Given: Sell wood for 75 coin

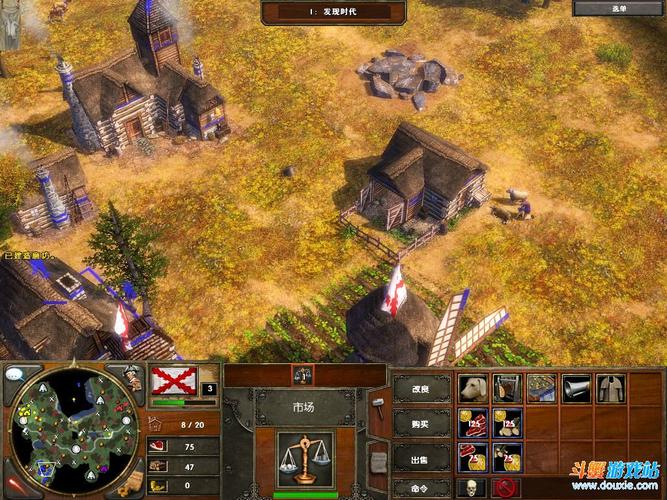Looking at the screenshot, I should coord(507,457).
